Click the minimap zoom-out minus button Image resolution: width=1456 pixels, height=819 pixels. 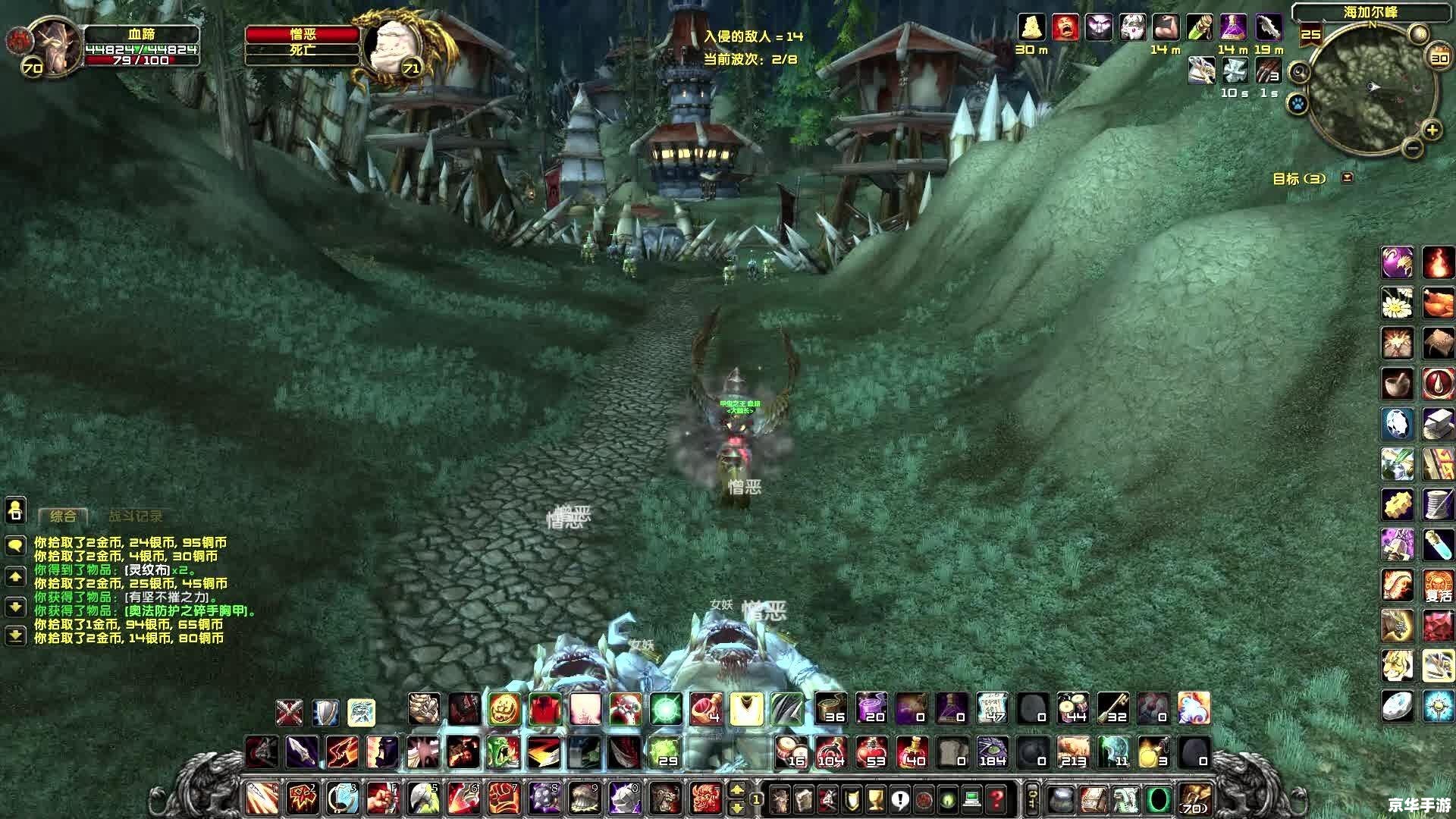[1411, 148]
